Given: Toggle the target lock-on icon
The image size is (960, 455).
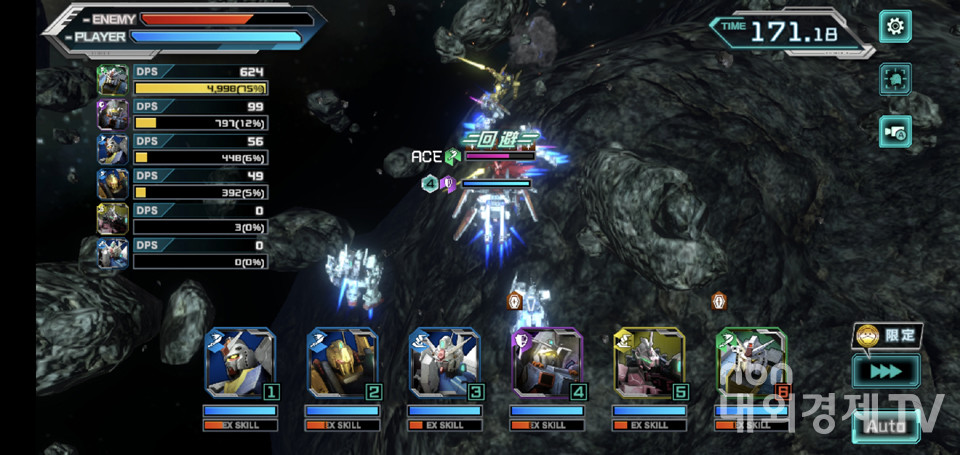Looking at the screenshot, I should [895, 79].
